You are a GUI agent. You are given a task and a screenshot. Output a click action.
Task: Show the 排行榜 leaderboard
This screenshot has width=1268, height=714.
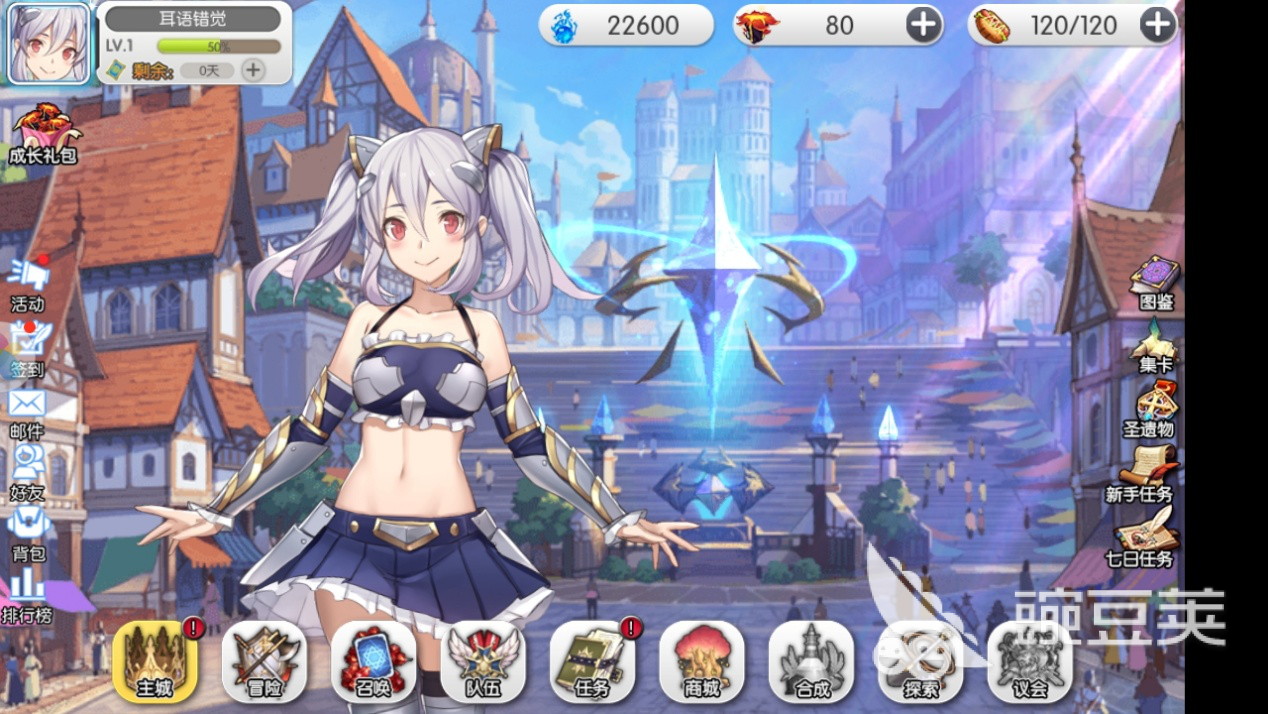tap(27, 595)
